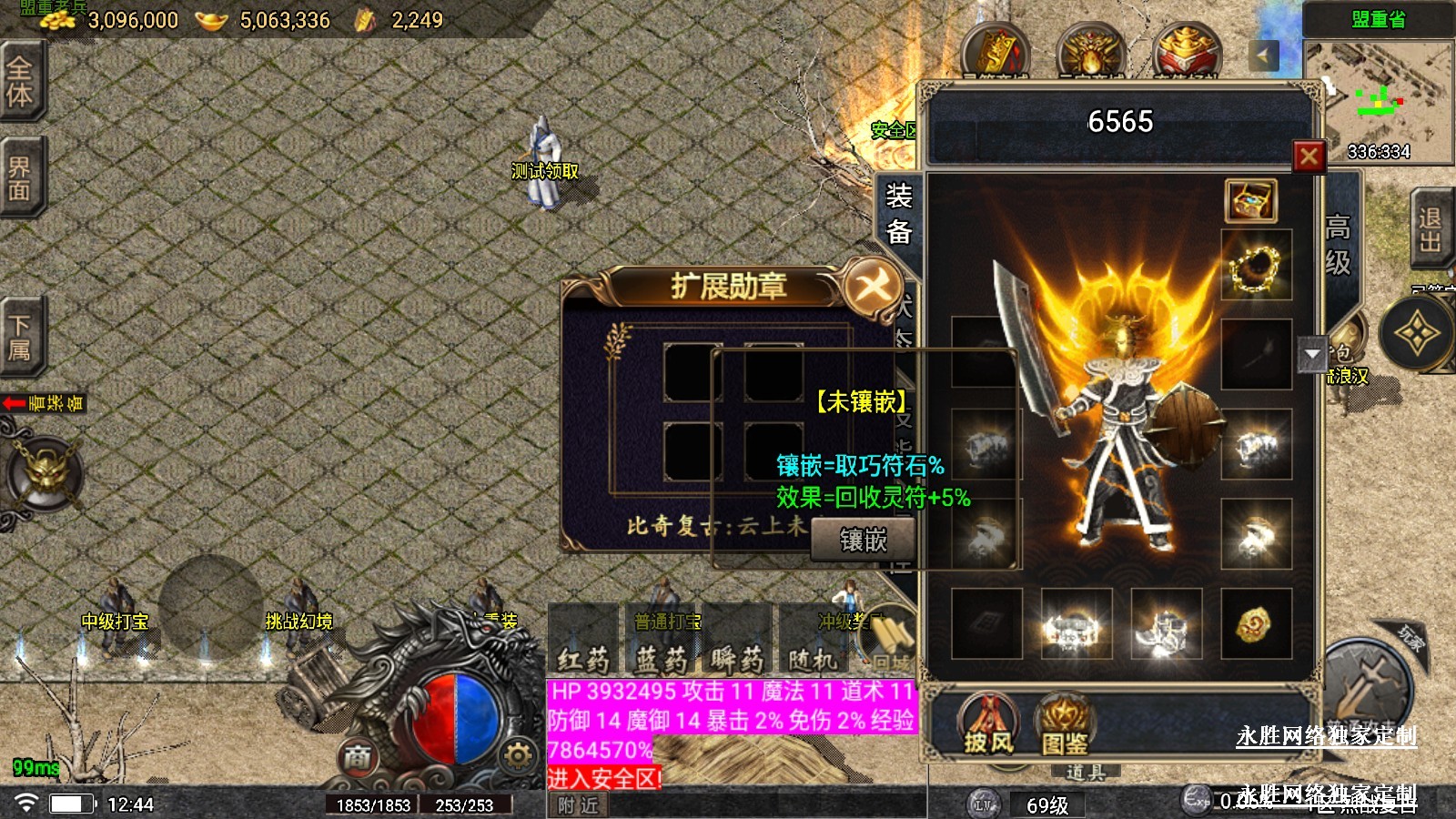Switch to the 装备 equipment tab
This screenshot has height=819, width=1456.
[898, 214]
